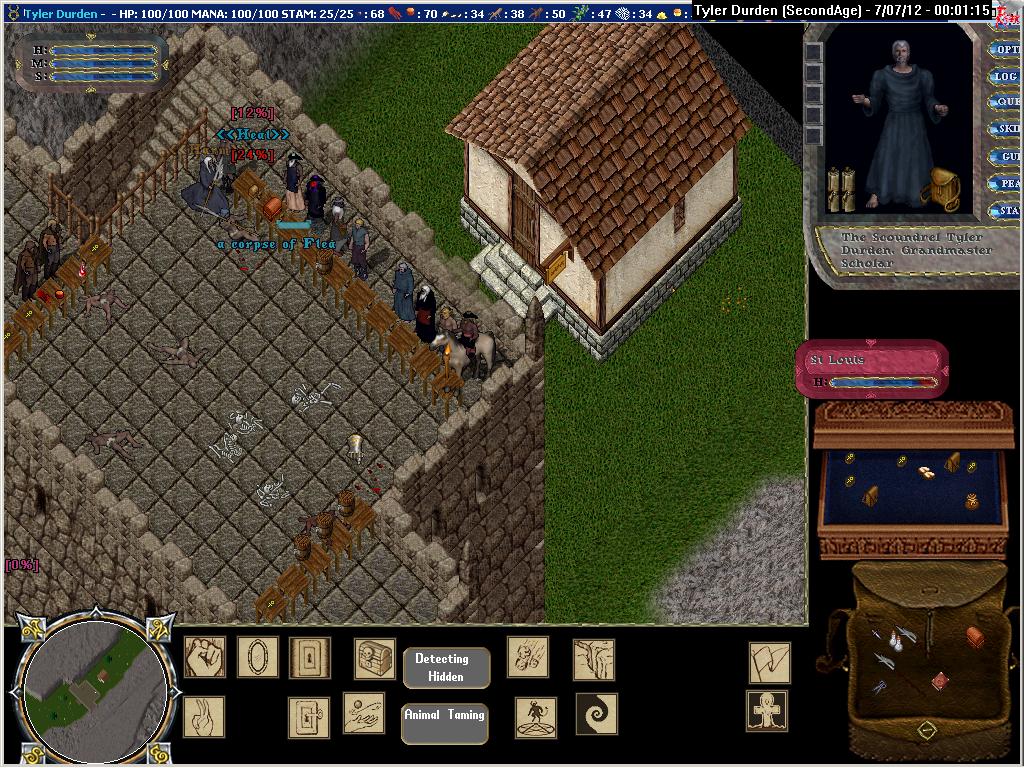Use the Detecting Hidden skill button

446,667
